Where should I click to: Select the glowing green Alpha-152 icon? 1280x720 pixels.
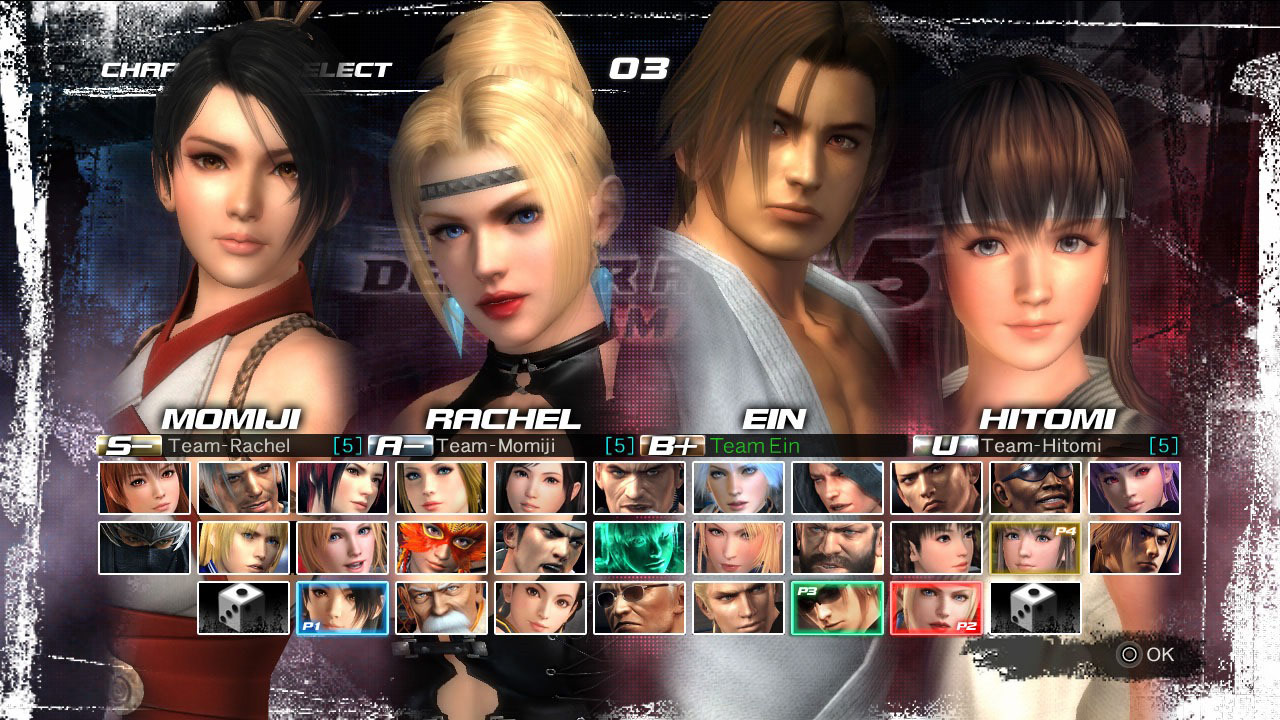point(639,546)
